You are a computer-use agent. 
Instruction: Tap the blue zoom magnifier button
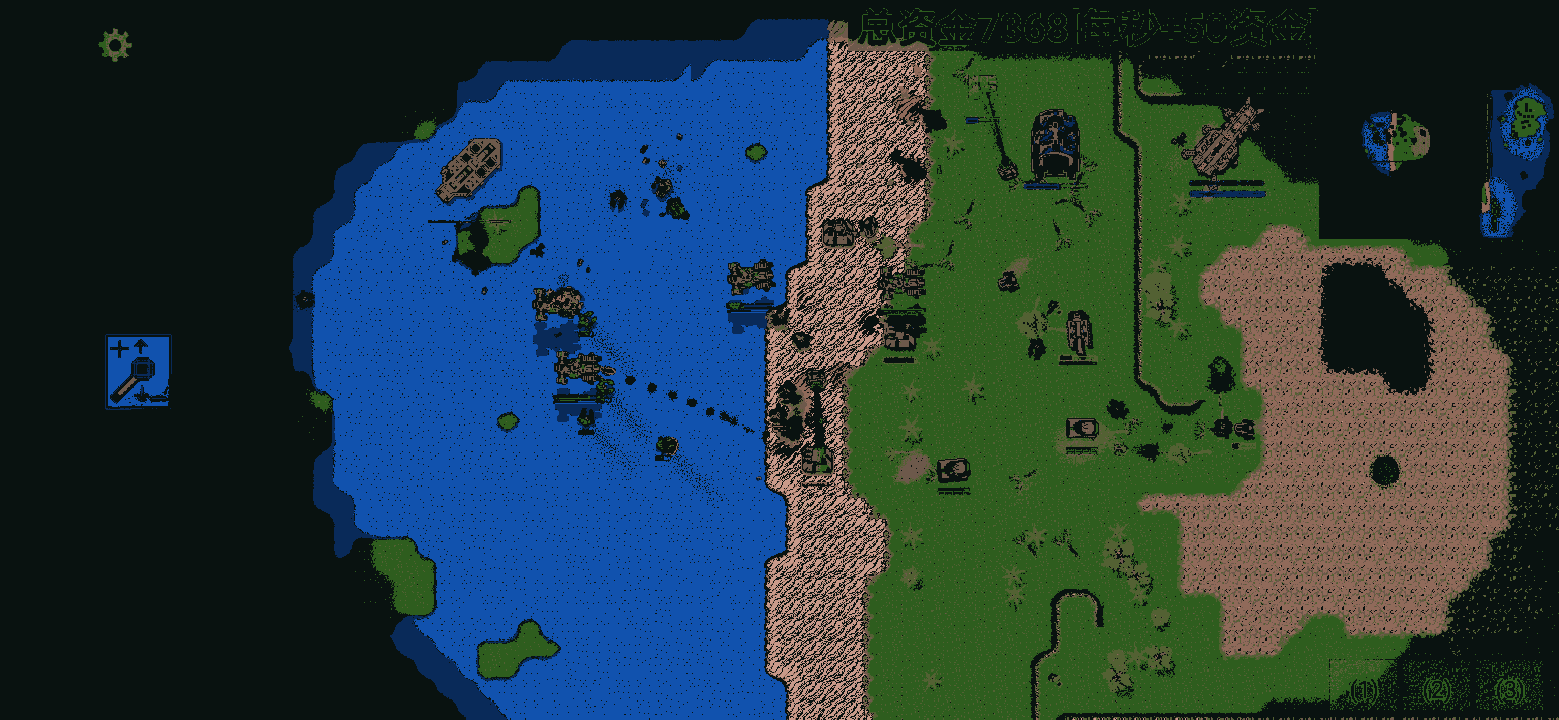pos(138,371)
